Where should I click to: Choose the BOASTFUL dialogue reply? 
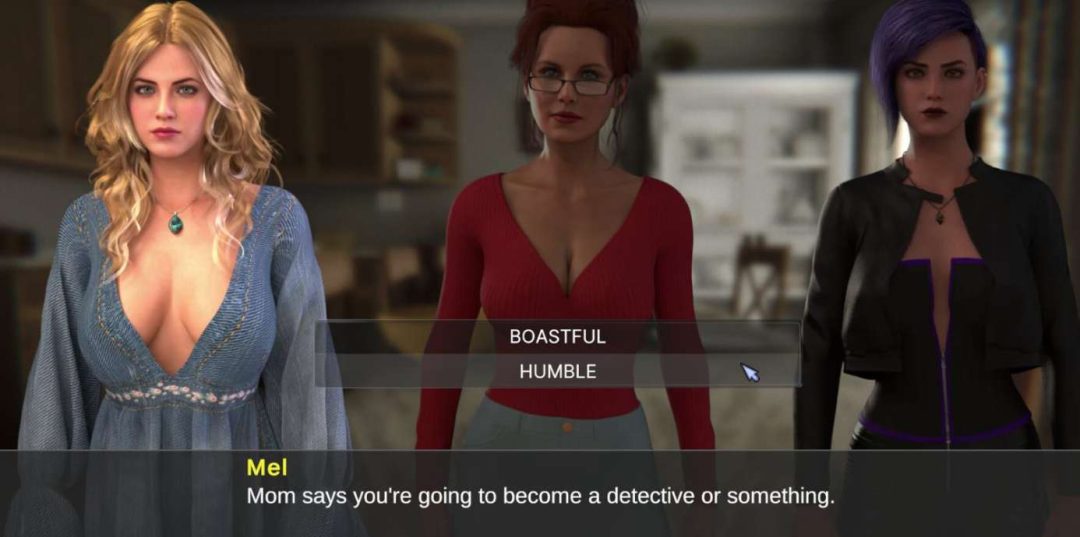[x=557, y=337]
